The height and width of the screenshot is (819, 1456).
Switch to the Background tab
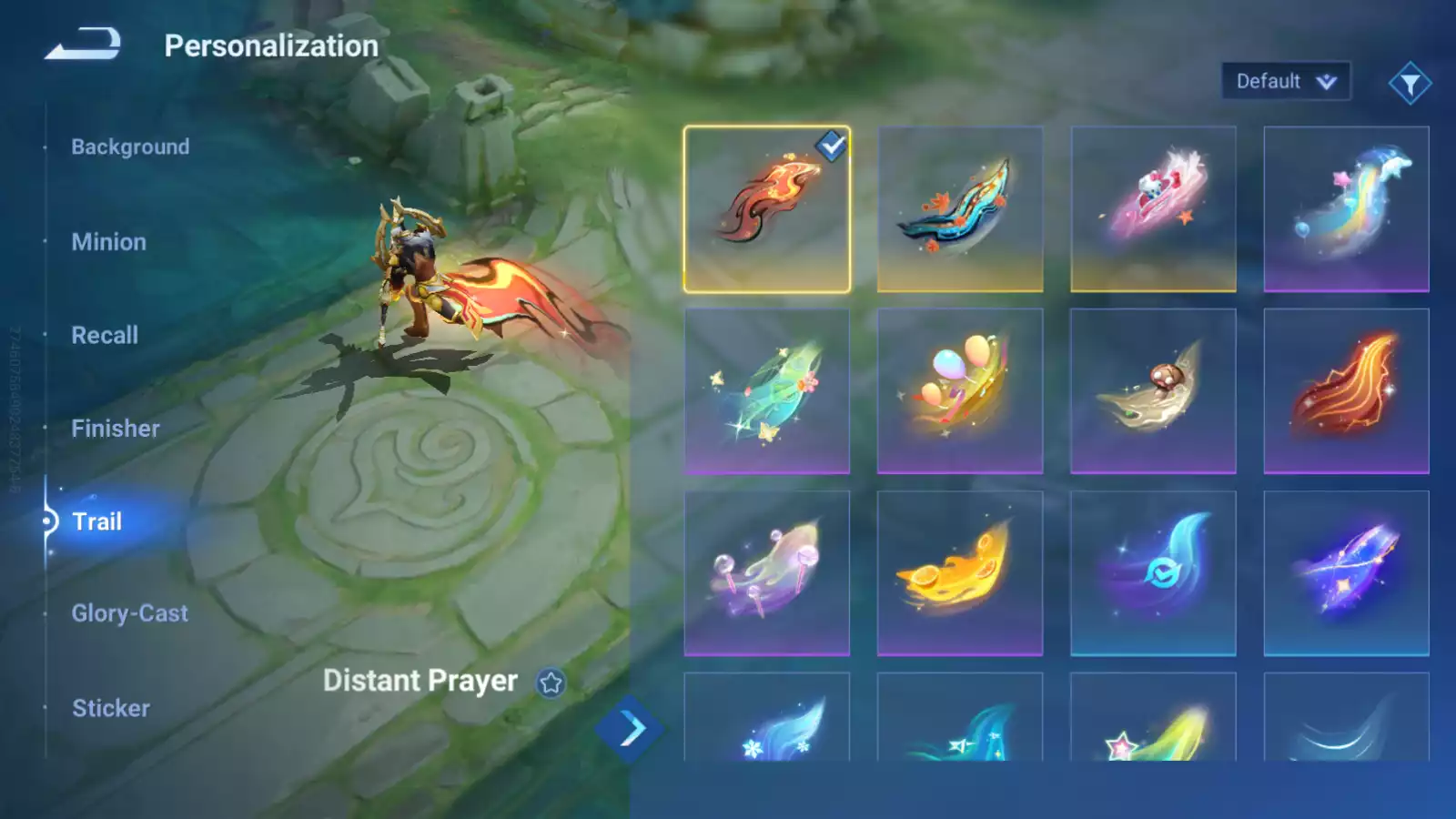[130, 147]
